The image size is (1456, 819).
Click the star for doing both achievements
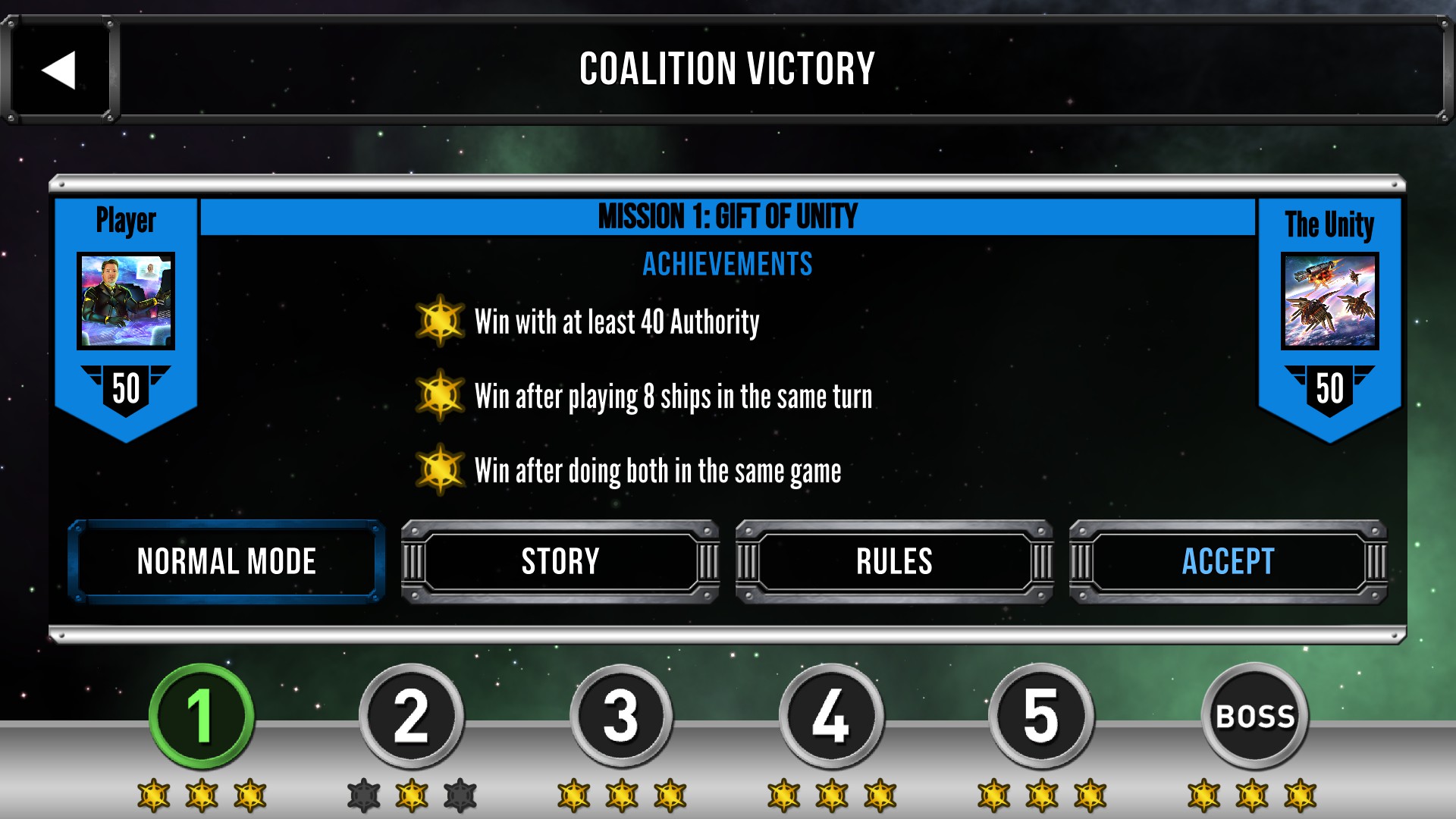(x=441, y=470)
